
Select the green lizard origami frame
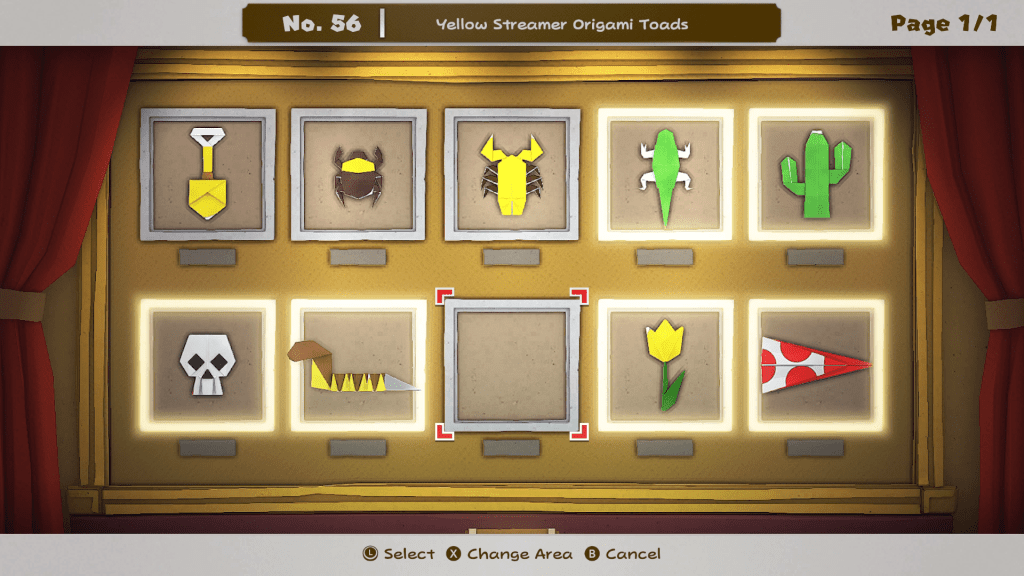click(665, 175)
